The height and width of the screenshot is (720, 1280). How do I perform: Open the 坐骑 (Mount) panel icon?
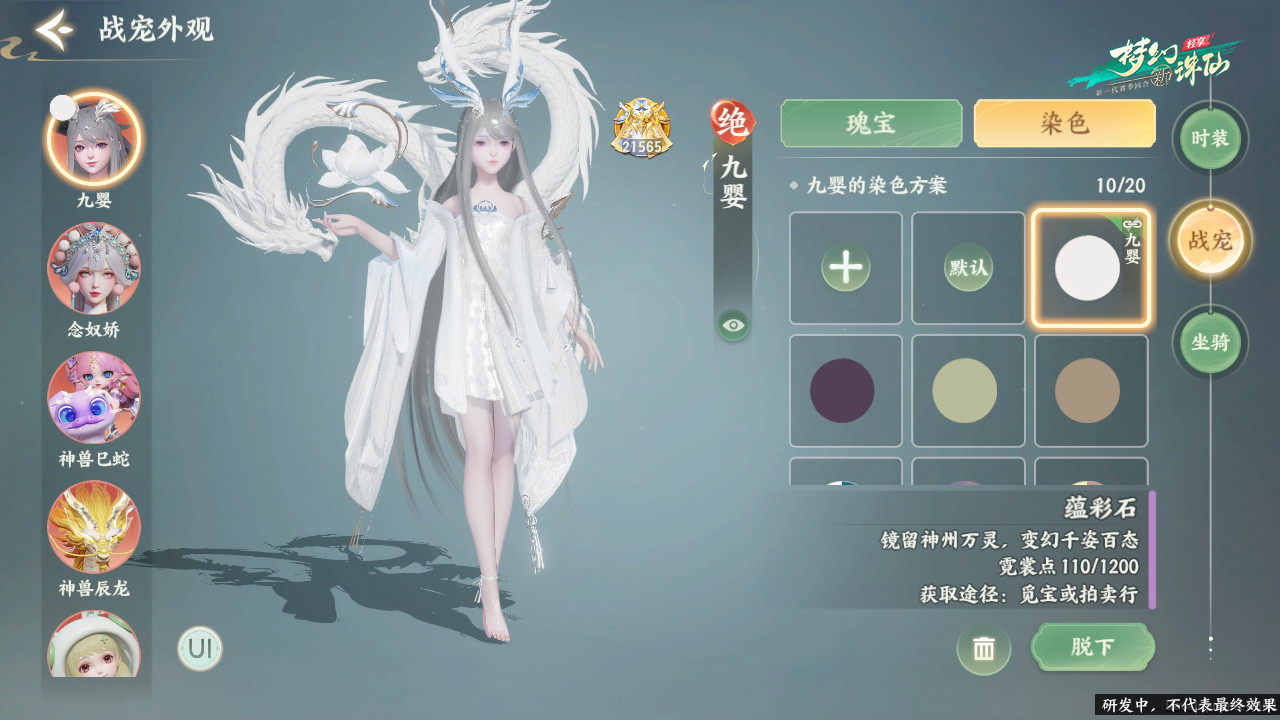1209,342
